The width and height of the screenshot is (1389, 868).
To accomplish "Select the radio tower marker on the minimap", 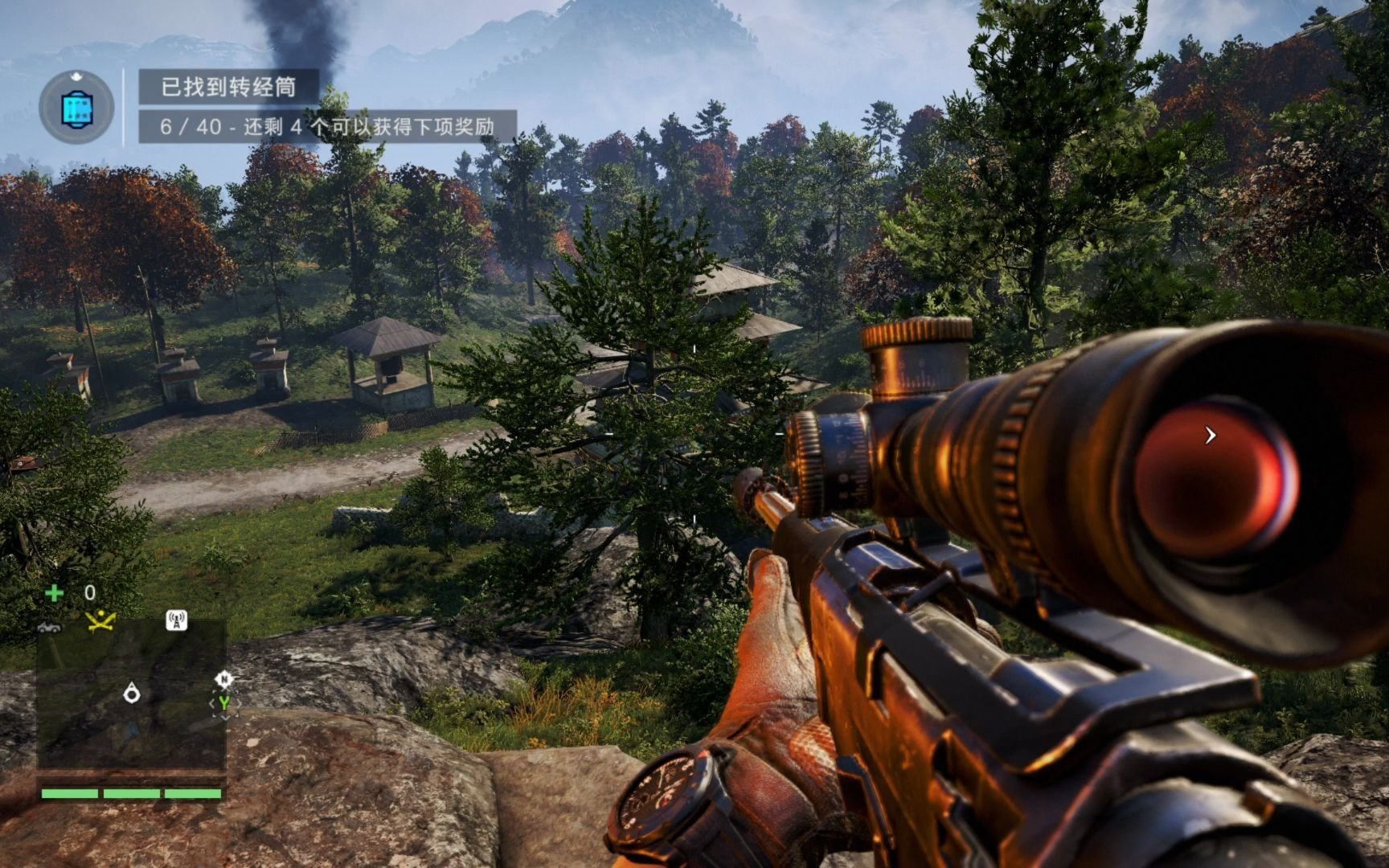I will (176, 620).
